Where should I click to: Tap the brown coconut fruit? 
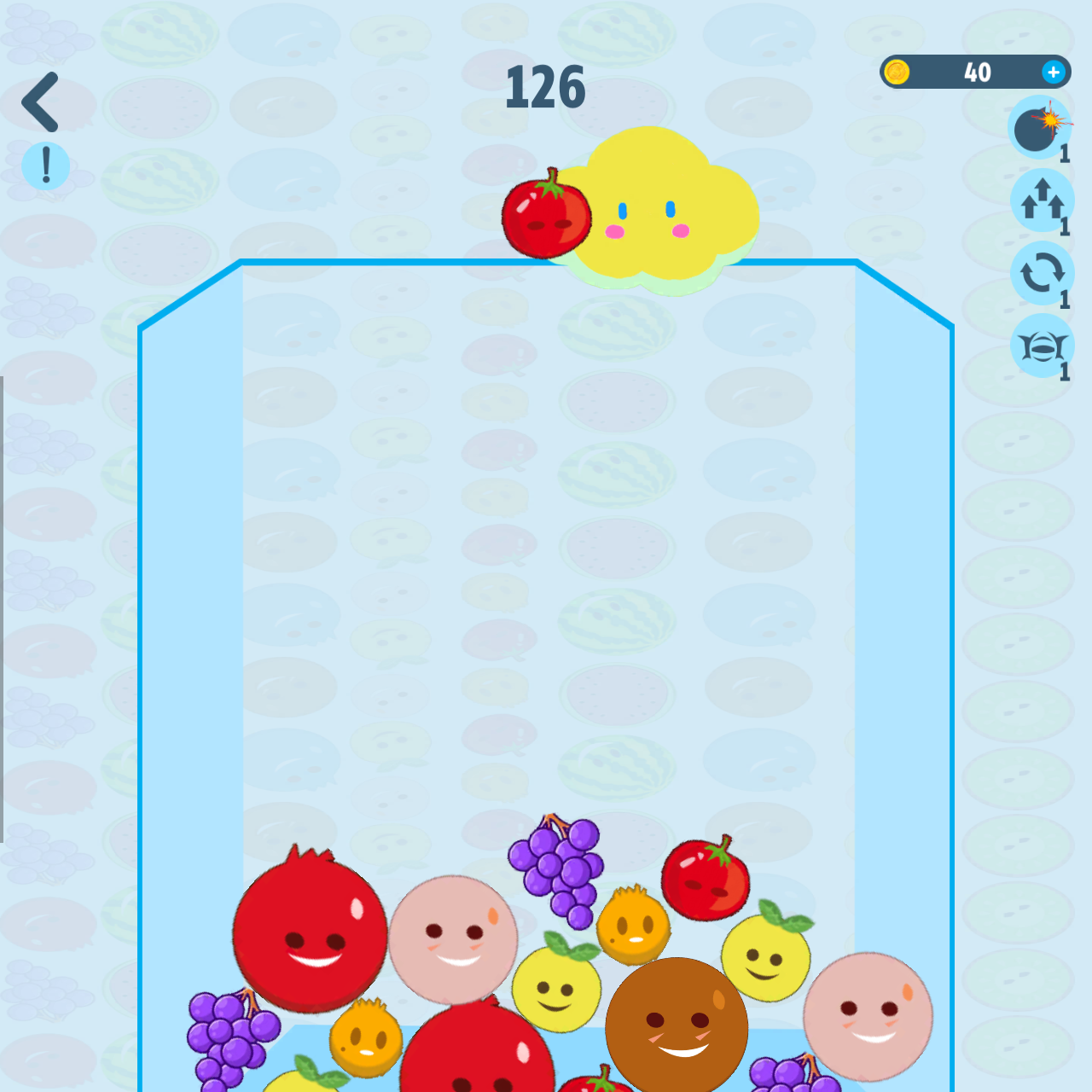[x=678, y=1024]
